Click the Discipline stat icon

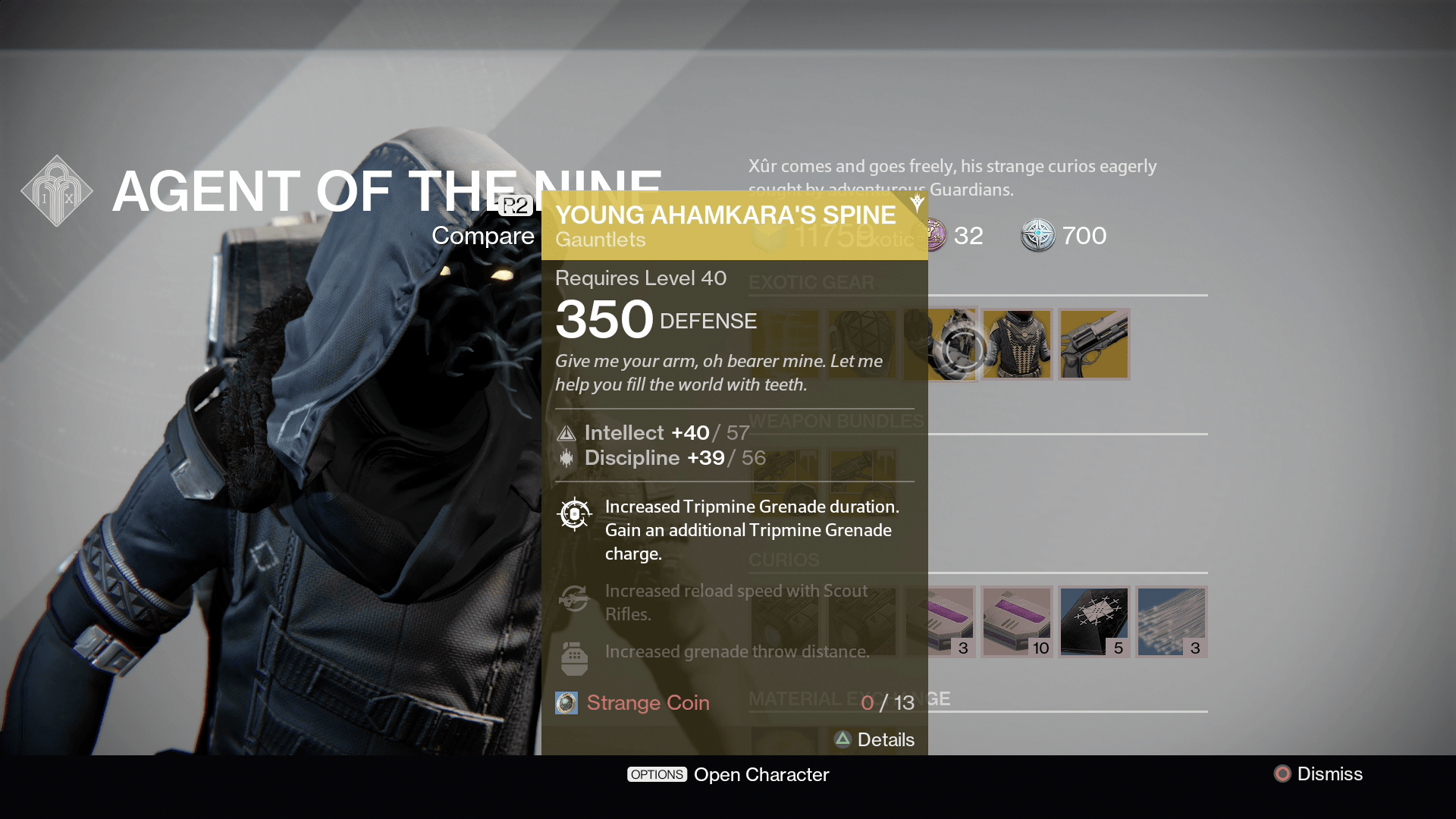(566, 457)
